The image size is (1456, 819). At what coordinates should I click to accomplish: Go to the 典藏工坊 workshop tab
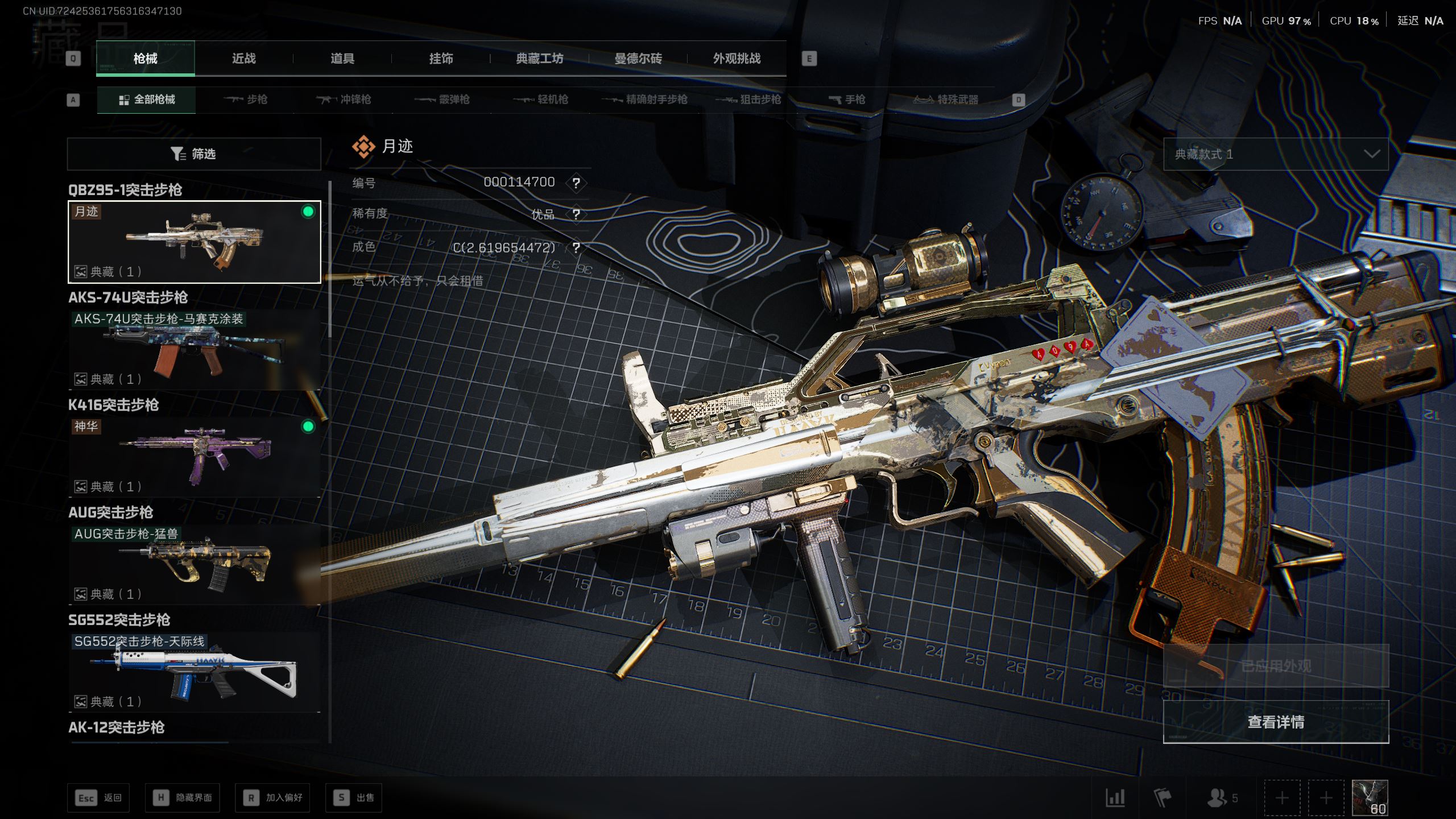point(539,59)
